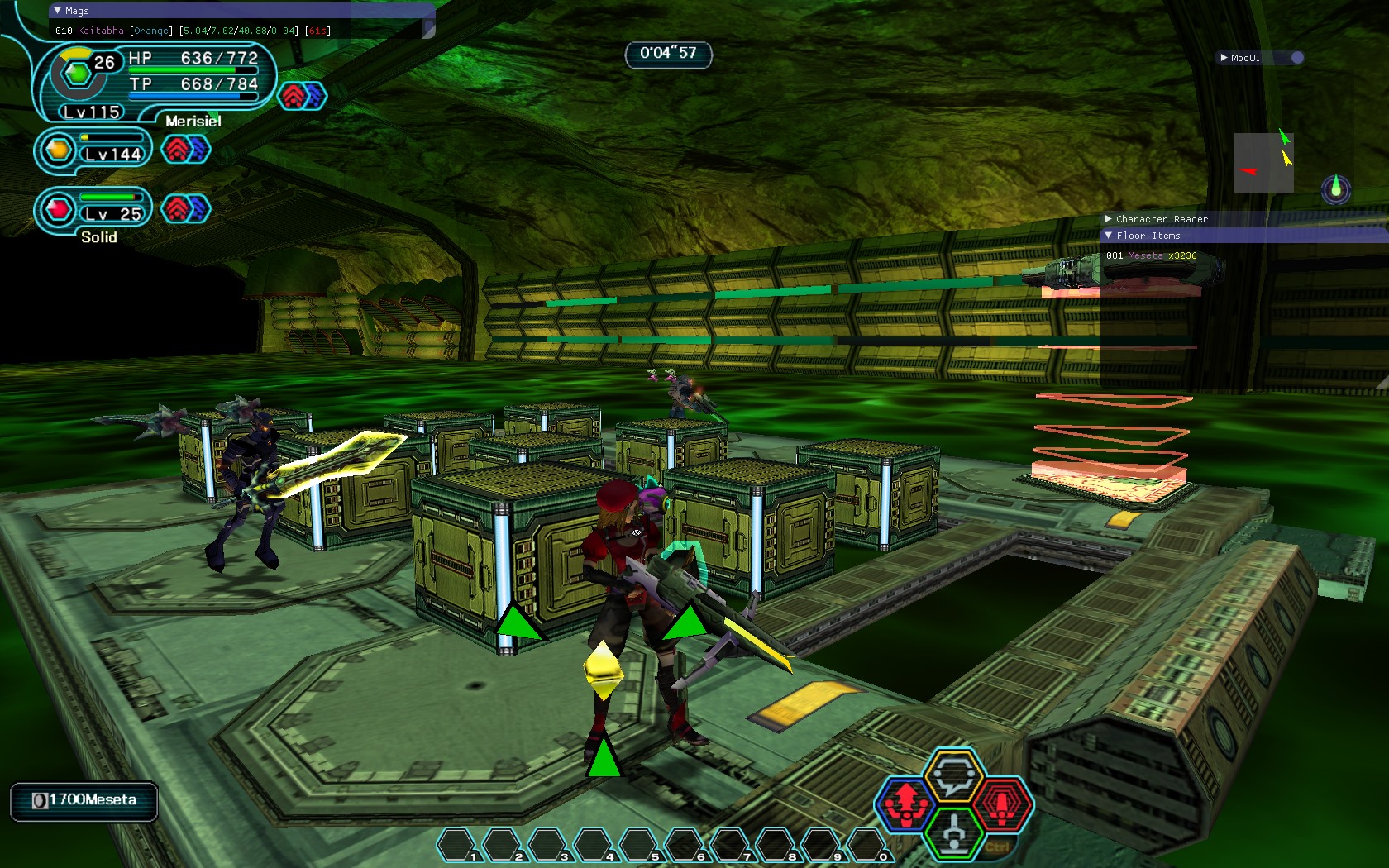Select party member Solid's panel
Screen dimensions: 1389x868
pos(94,212)
